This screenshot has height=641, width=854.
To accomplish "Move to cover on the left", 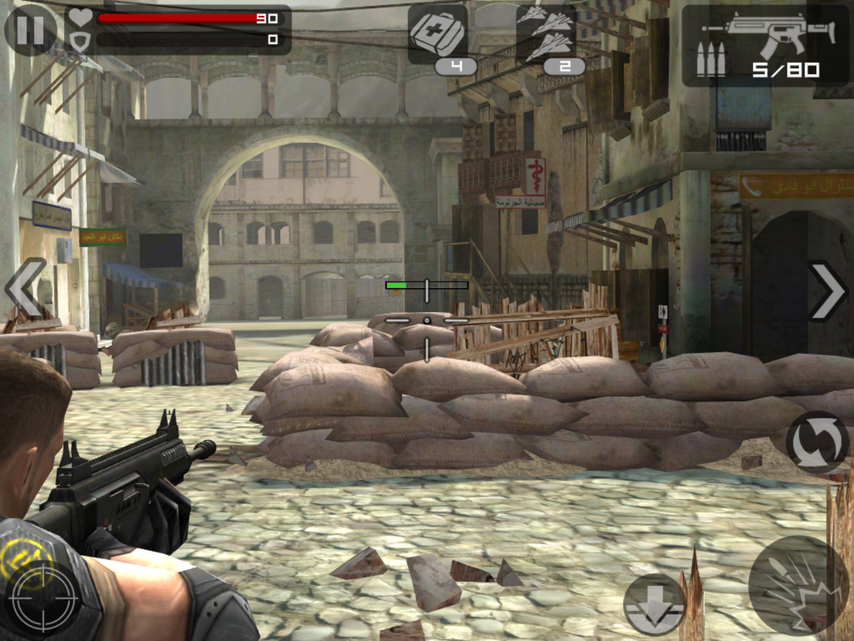I will point(24,289).
